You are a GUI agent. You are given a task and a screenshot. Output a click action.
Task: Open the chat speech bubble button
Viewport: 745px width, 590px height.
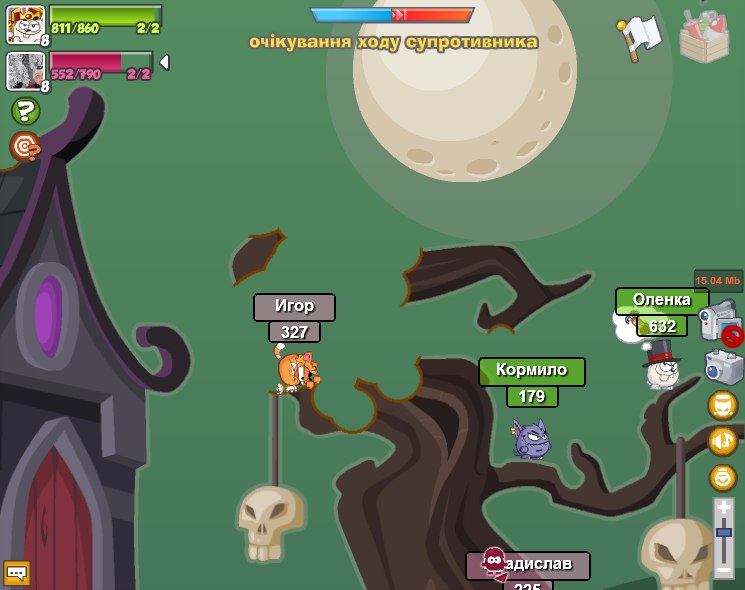tap(17, 573)
